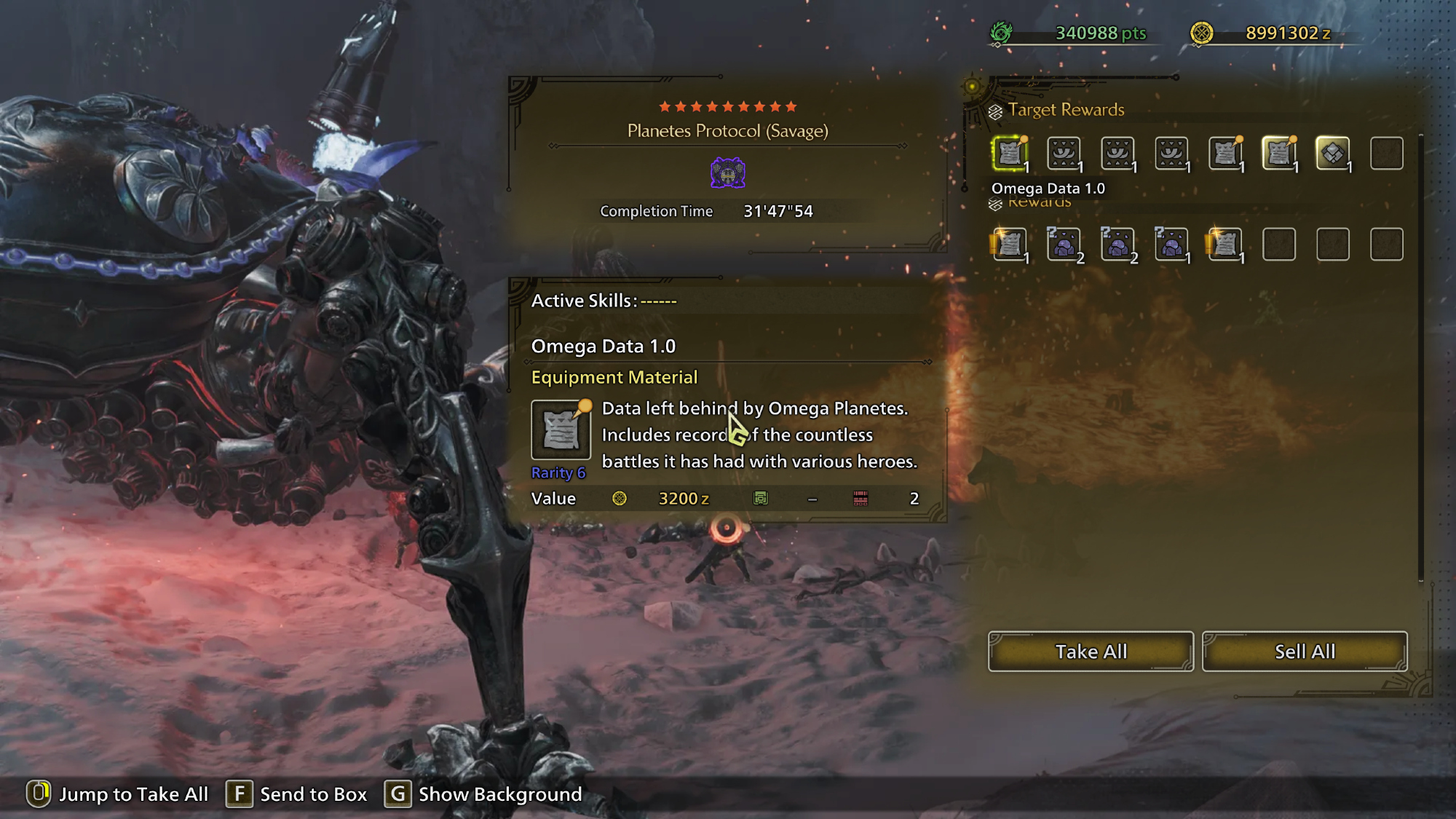The image size is (1456, 819).
Task: Select the diamond-shaped gem reward slot
Action: point(1332,154)
